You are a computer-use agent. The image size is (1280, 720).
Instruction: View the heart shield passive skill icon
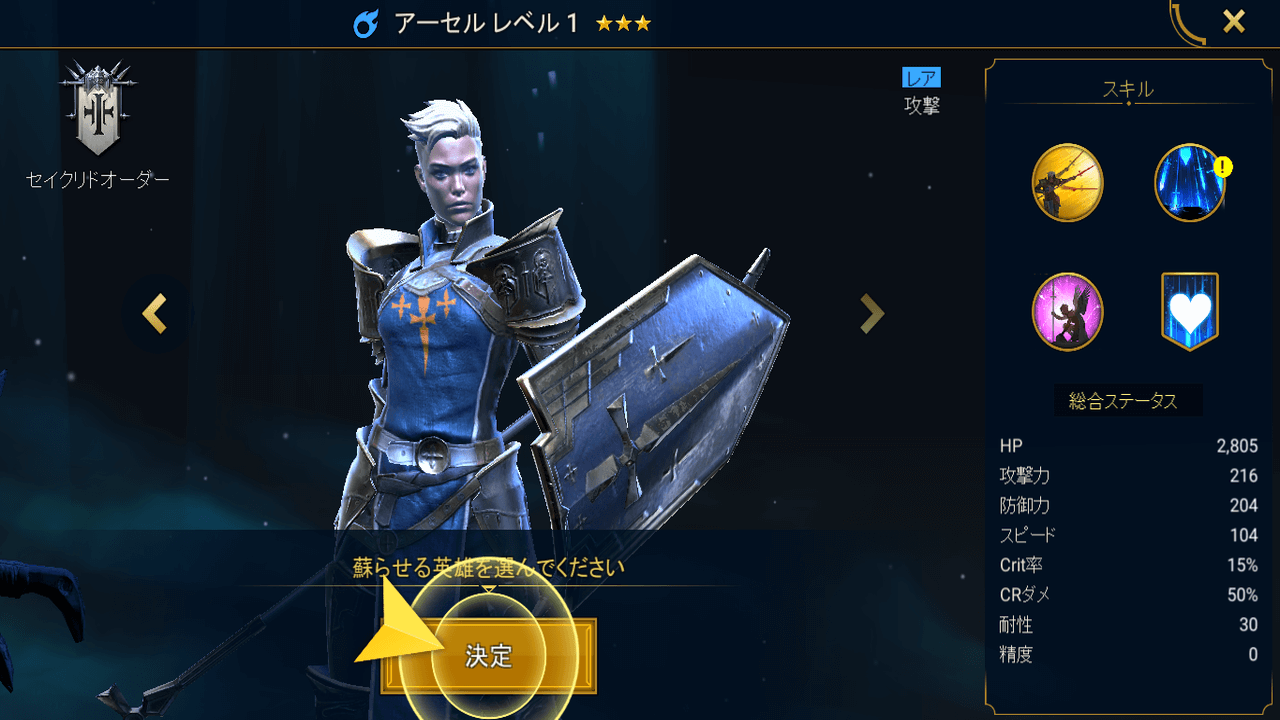[x=1190, y=311]
